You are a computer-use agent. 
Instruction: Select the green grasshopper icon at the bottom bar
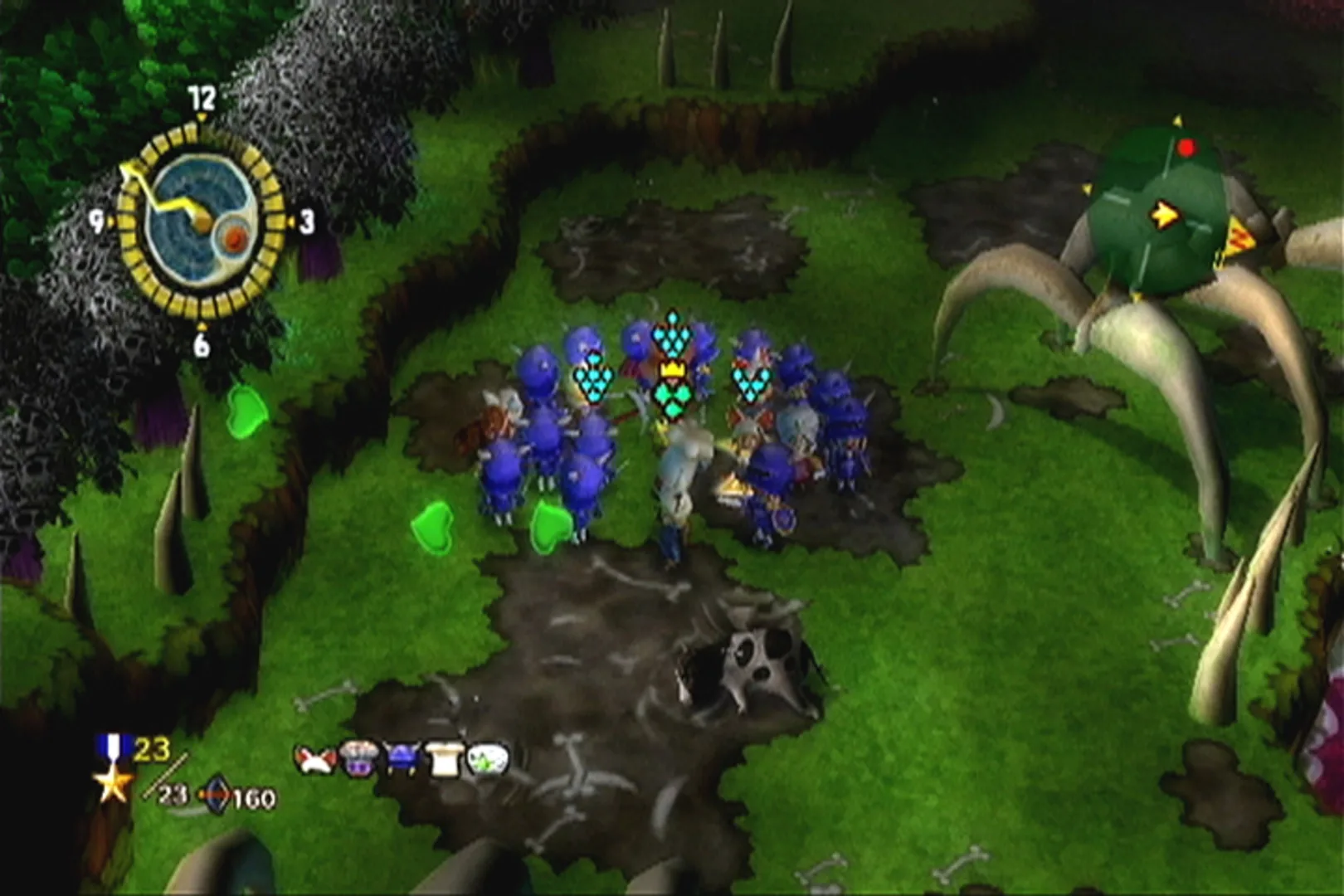(x=487, y=759)
